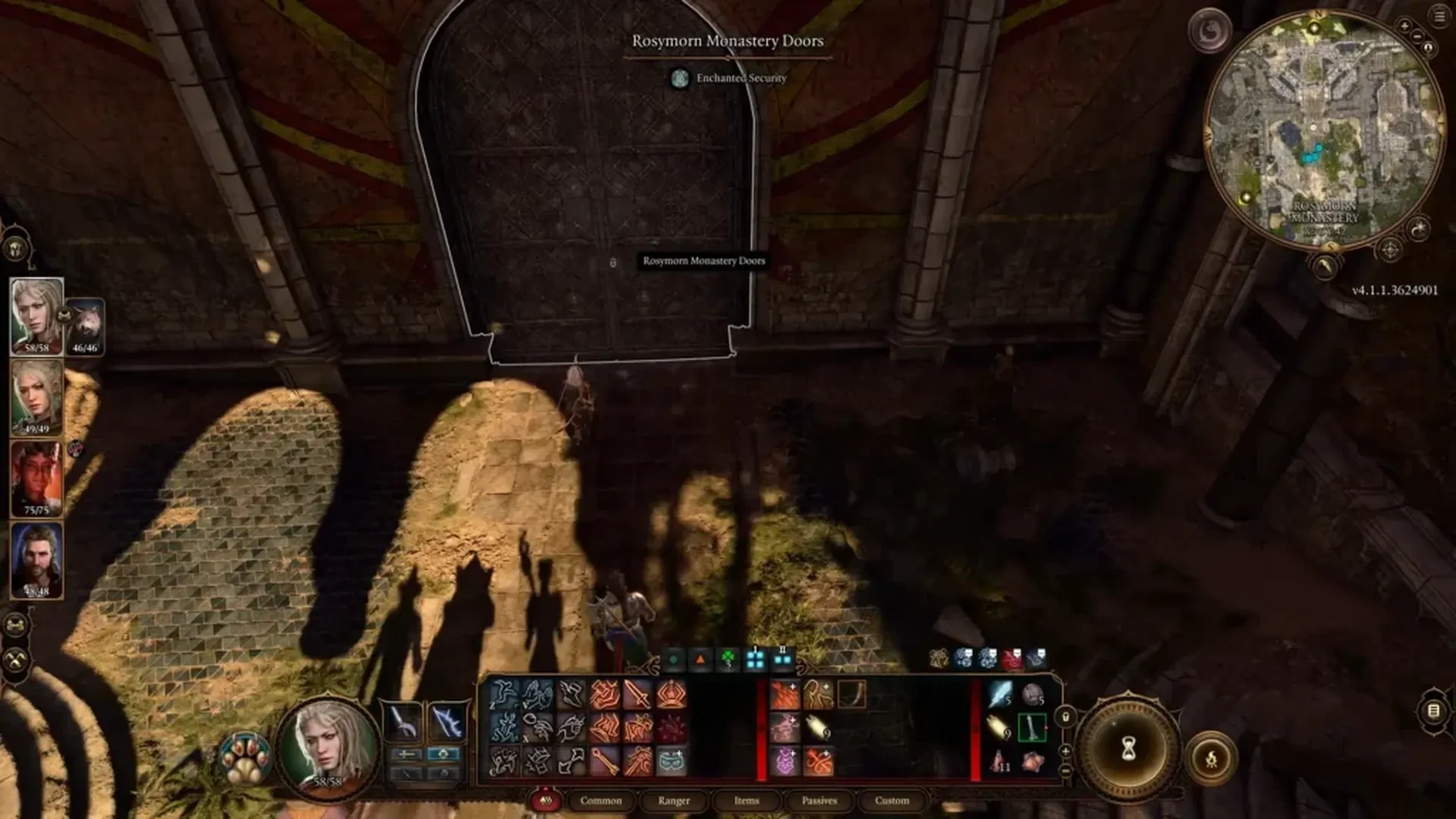Click the padlock icon beside the hotbar

[x=1067, y=719]
